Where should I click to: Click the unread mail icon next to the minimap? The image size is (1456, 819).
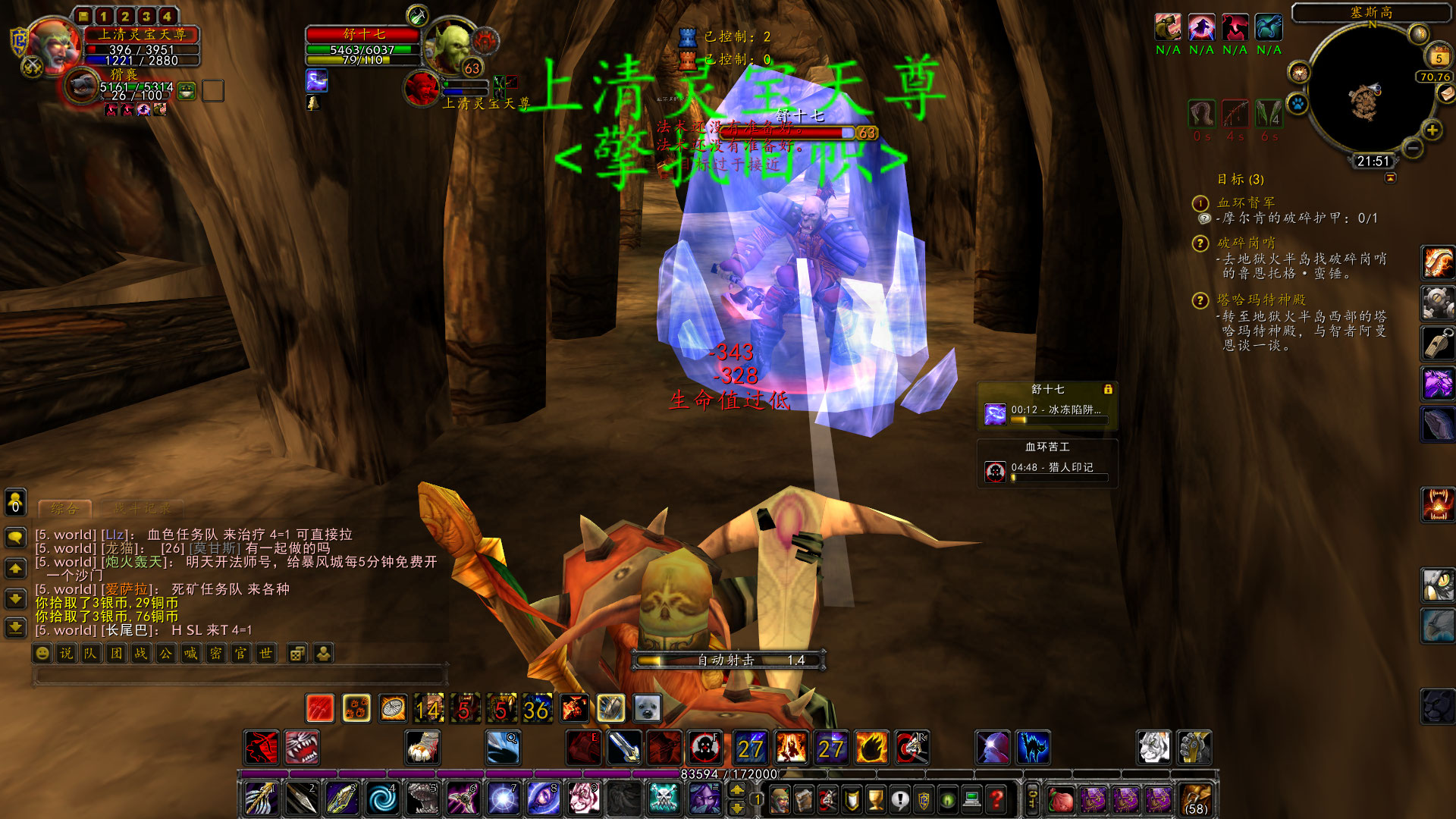pyautogui.click(x=1447, y=93)
